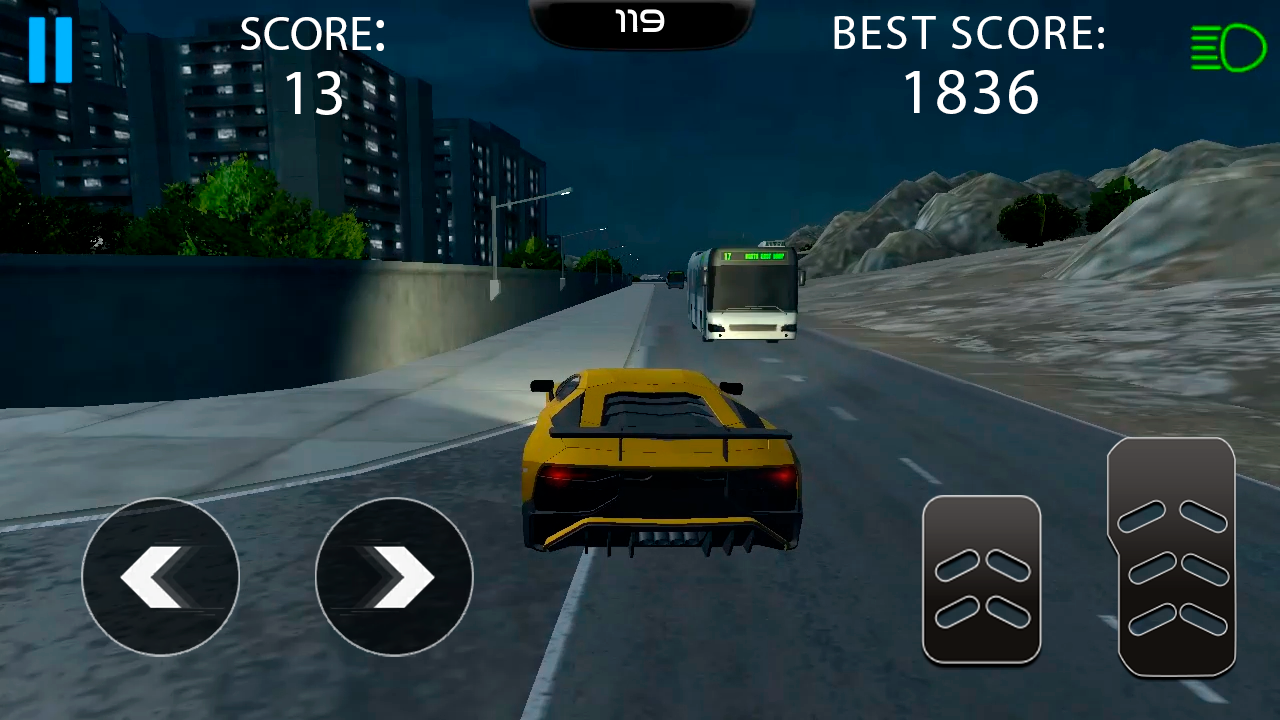Tap the SCORE: 13 display

click(x=313, y=62)
